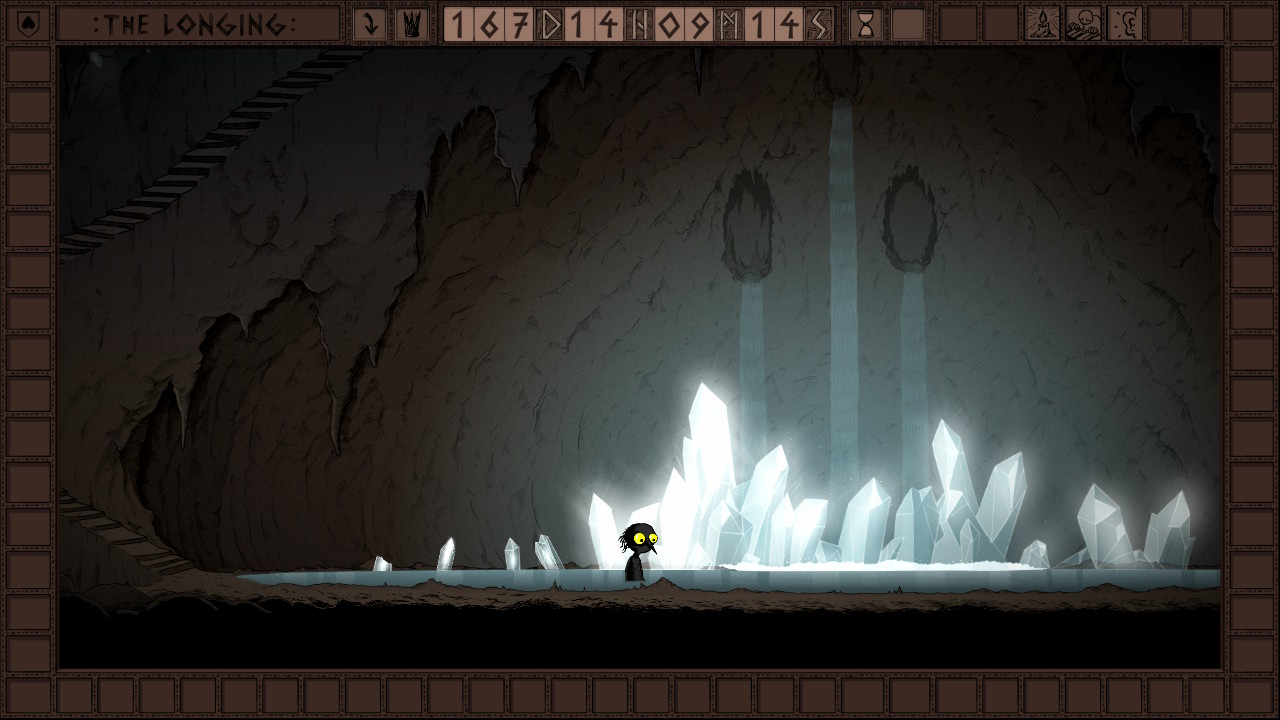Open the title bar reading The Longing
Image resolution: width=1280 pixels, height=720 pixels.
pos(197,24)
